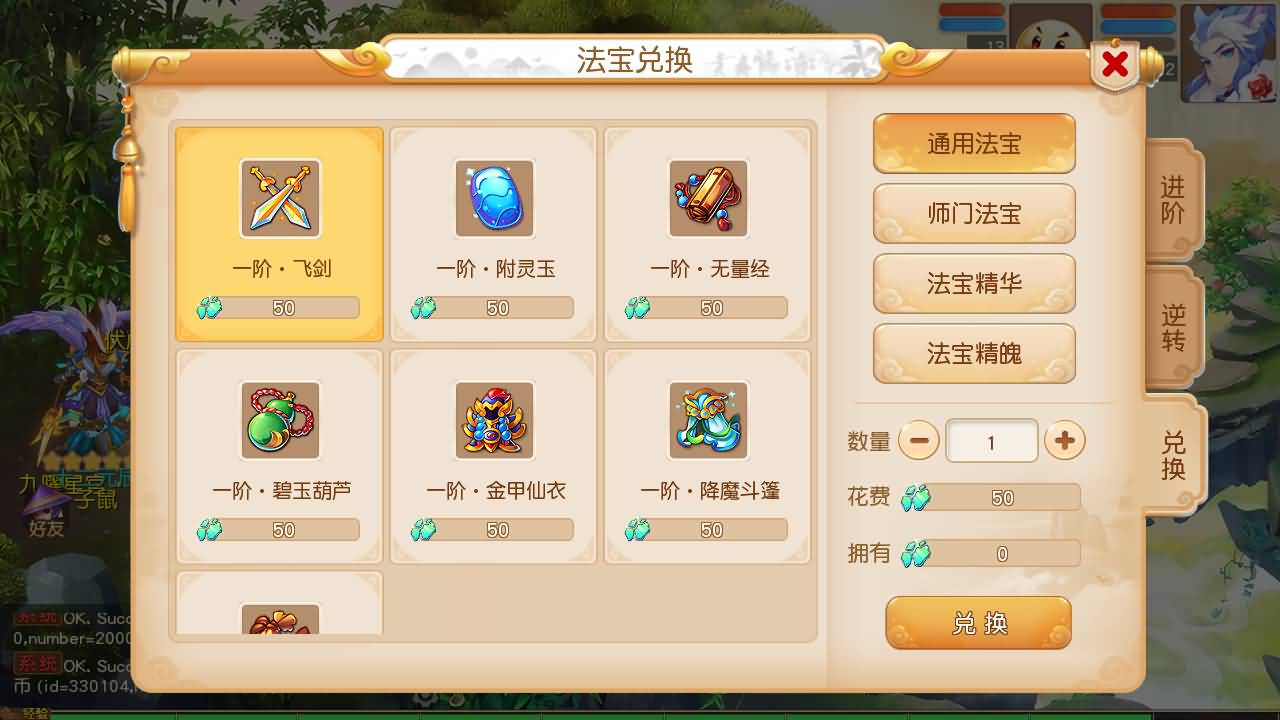The image size is (1280, 720).
Task: Switch to the 法宝精魄 category
Action: (974, 353)
